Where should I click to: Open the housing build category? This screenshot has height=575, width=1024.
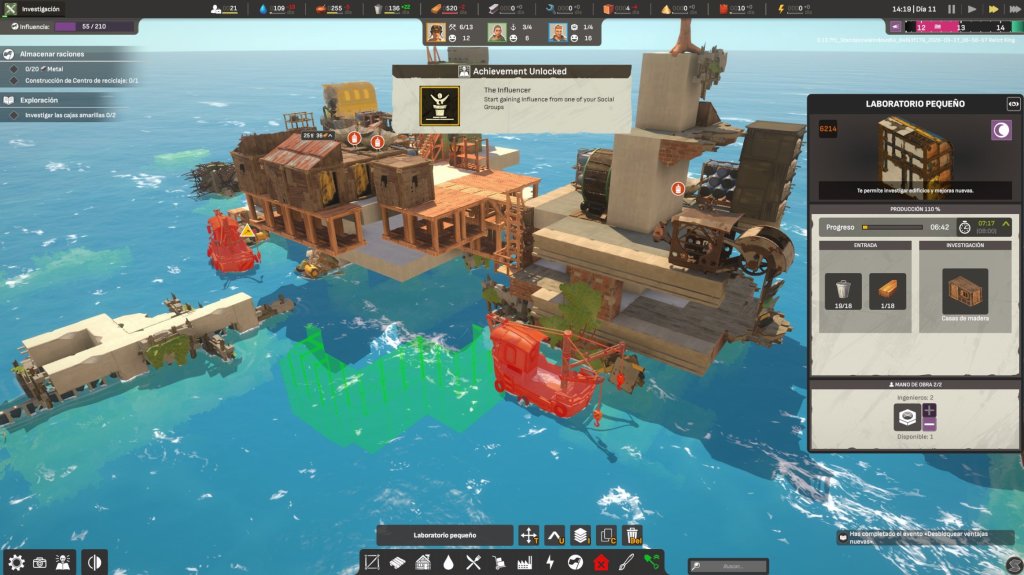pos(423,563)
